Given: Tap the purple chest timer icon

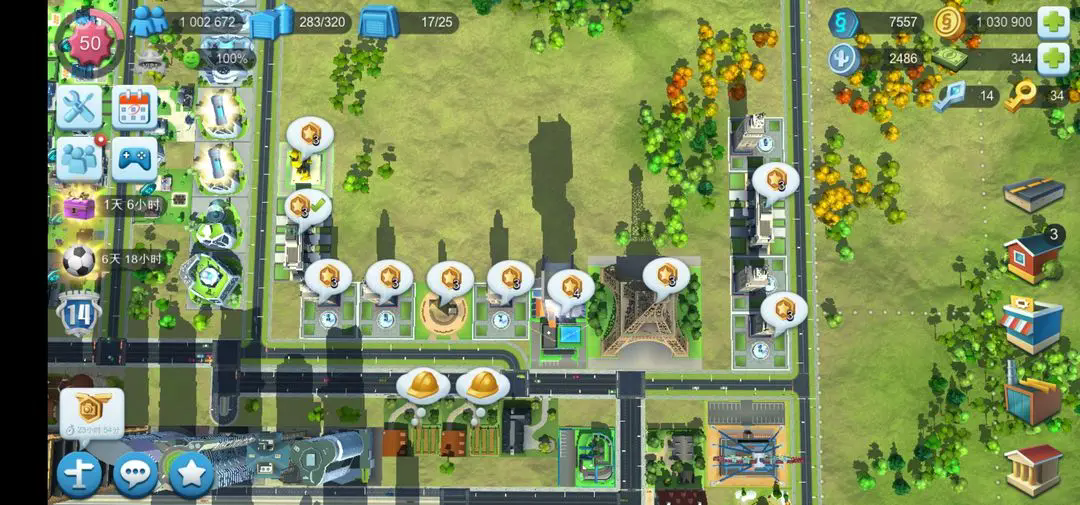Looking at the screenshot, I should pos(78,206).
